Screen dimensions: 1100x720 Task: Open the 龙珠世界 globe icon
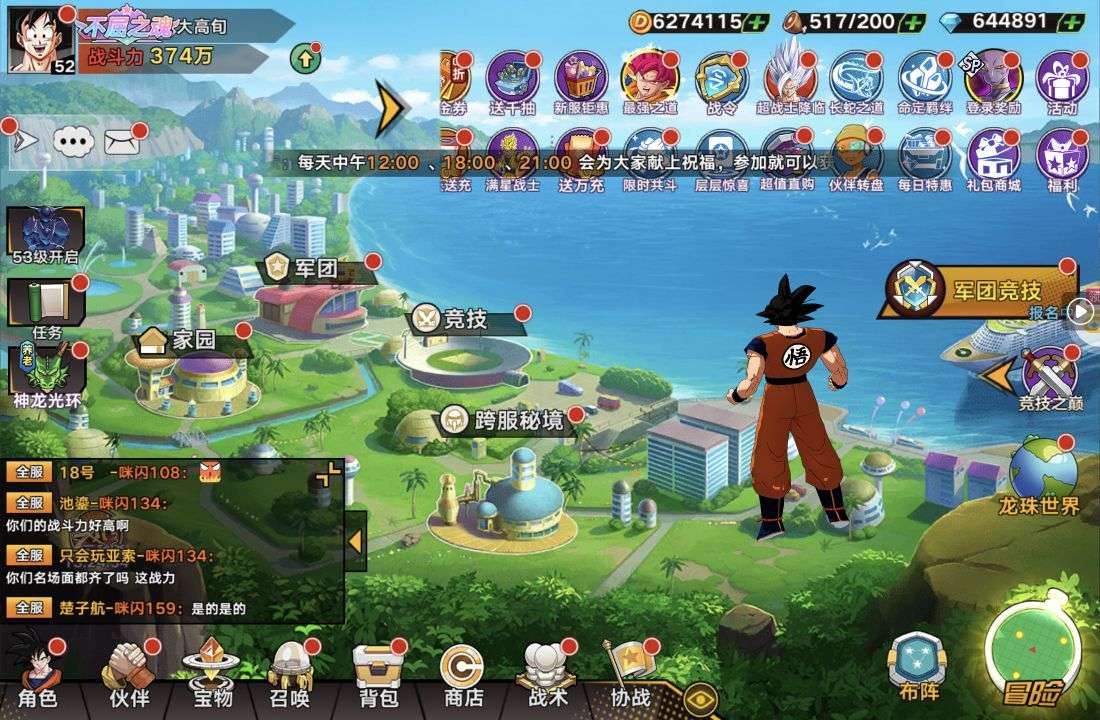click(x=1041, y=476)
